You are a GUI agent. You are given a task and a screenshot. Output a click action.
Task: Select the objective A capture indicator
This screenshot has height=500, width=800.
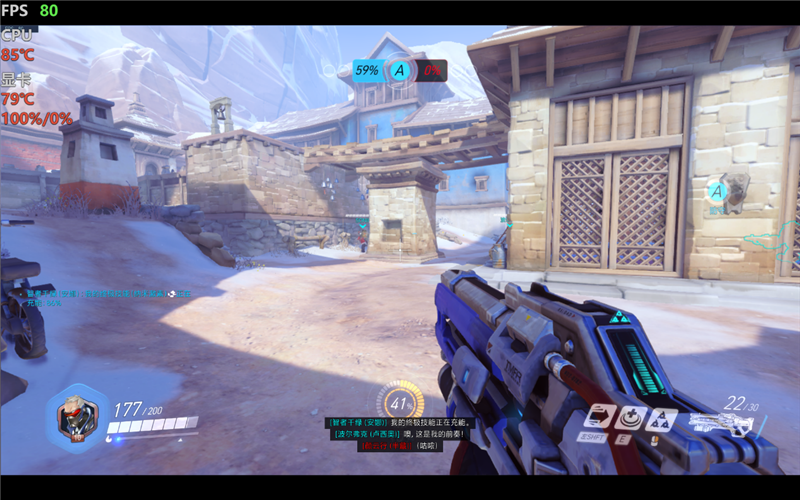pyautogui.click(x=400, y=71)
